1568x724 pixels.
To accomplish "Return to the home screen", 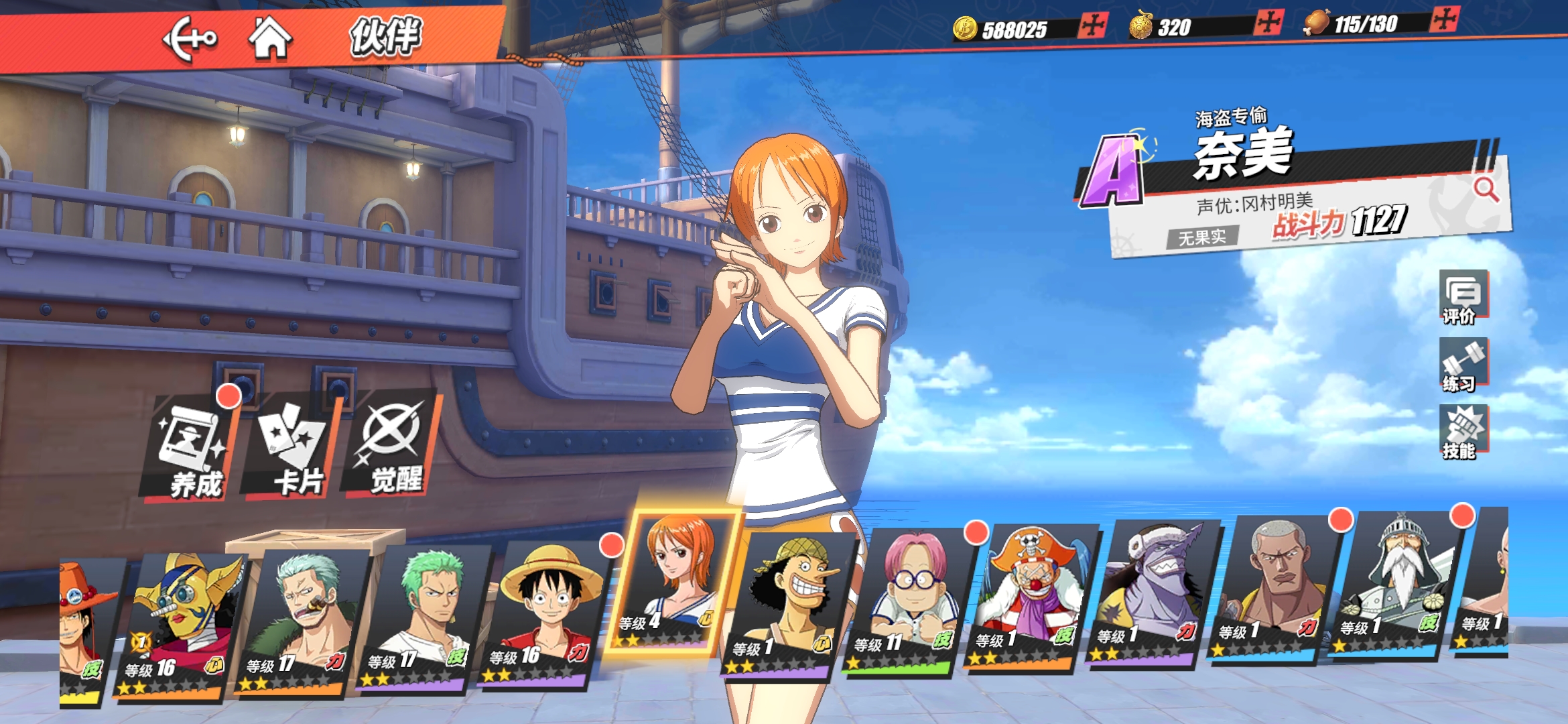I will pyautogui.click(x=270, y=38).
